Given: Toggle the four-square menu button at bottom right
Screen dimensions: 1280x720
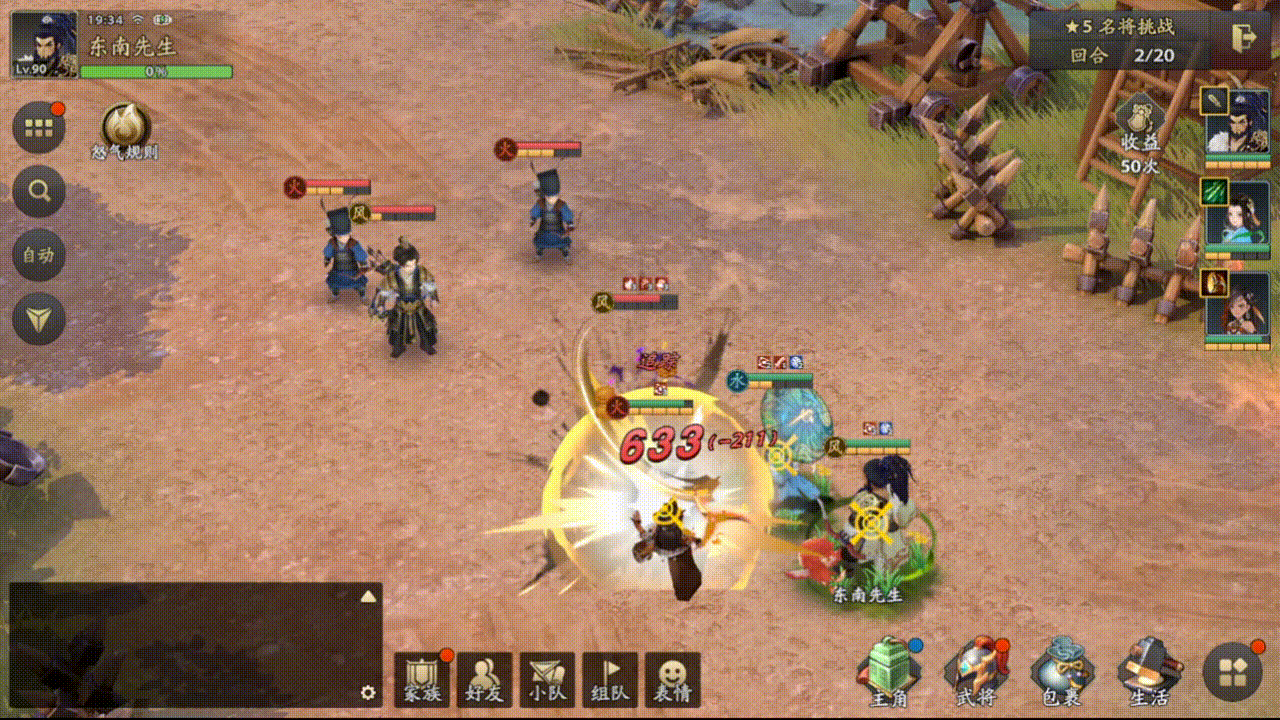Looking at the screenshot, I should 1231,671.
